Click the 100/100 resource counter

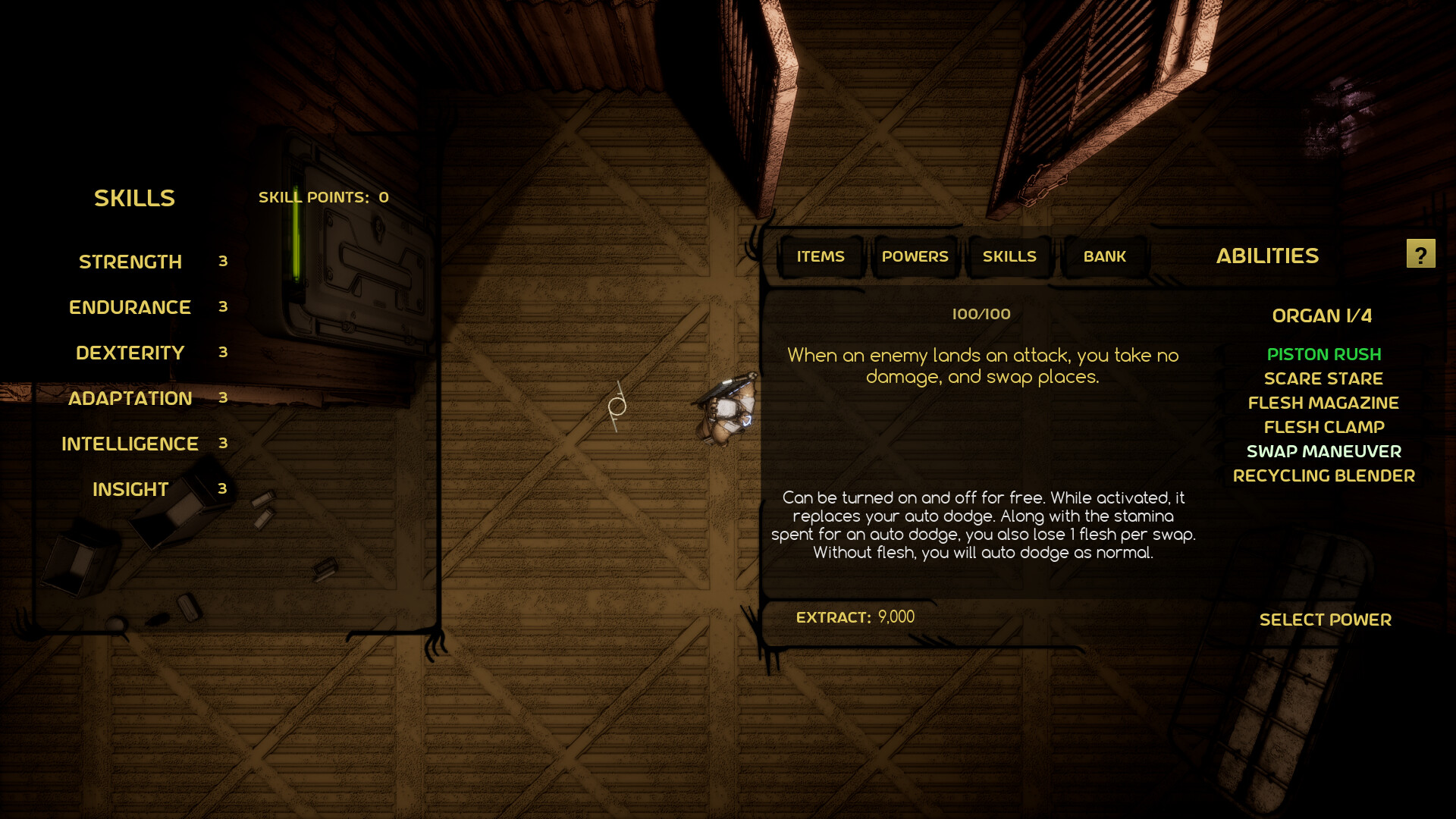coord(981,313)
